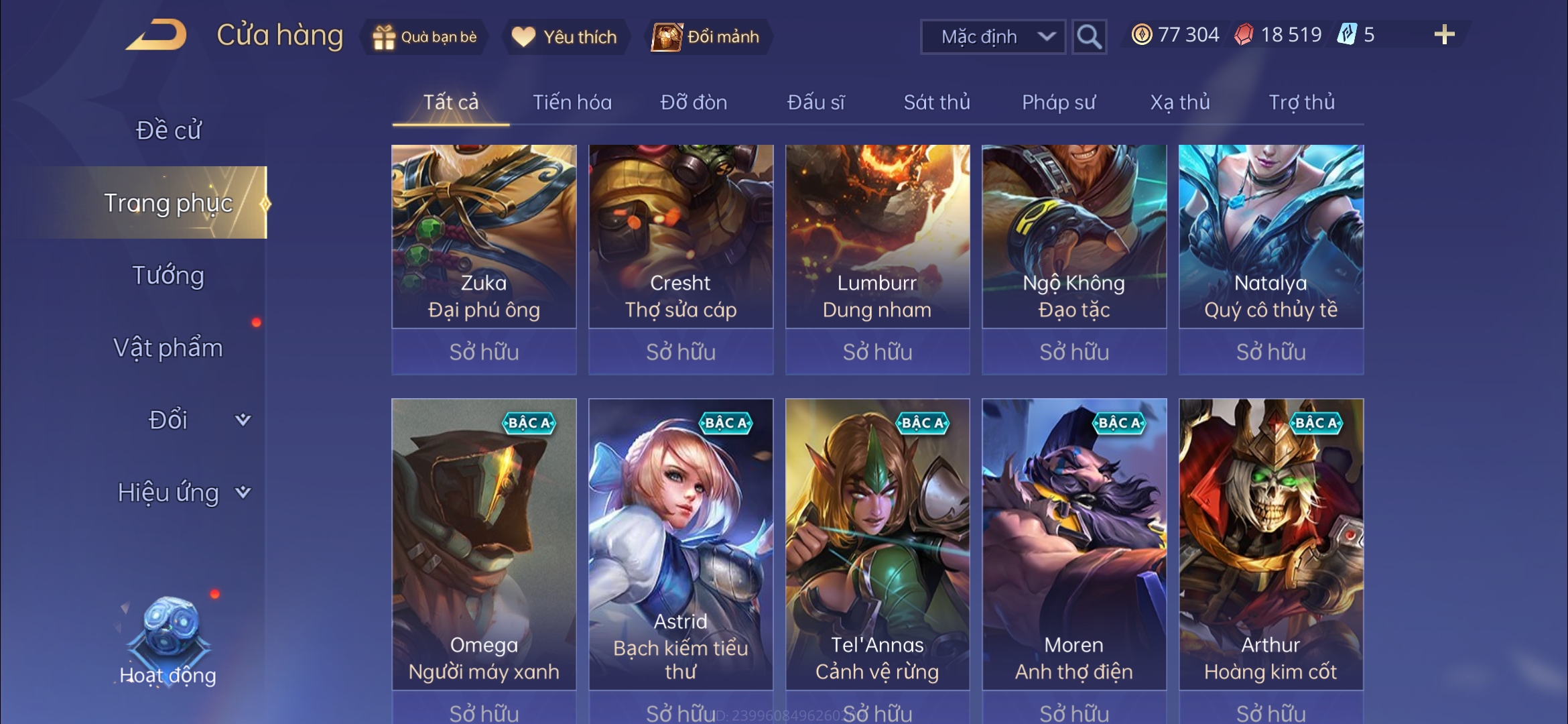
Task: Open the Yêu thích favorites list
Action: [x=564, y=37]
